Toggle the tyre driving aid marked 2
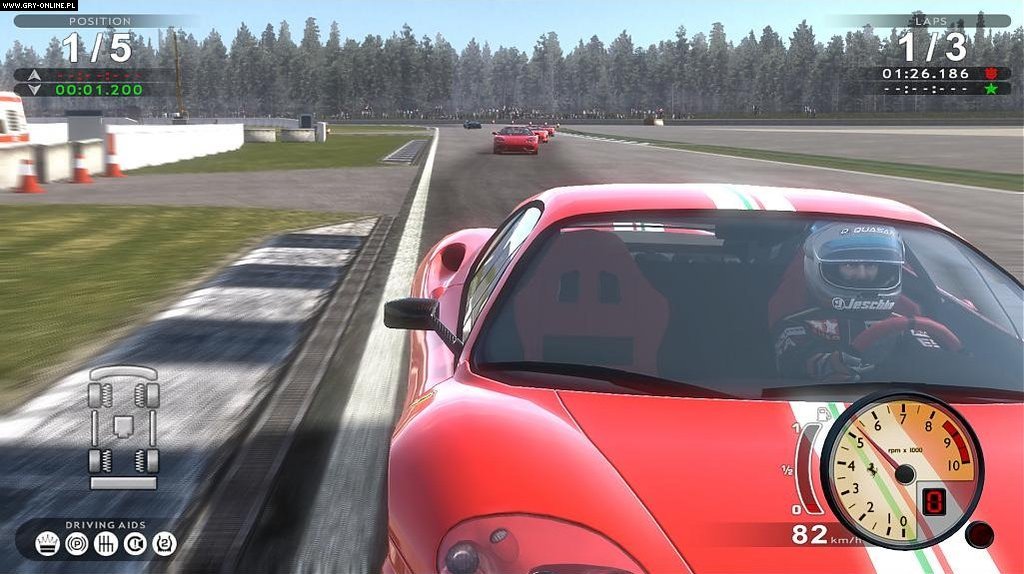The image size is (1024, 574). [x=164, y=543]
